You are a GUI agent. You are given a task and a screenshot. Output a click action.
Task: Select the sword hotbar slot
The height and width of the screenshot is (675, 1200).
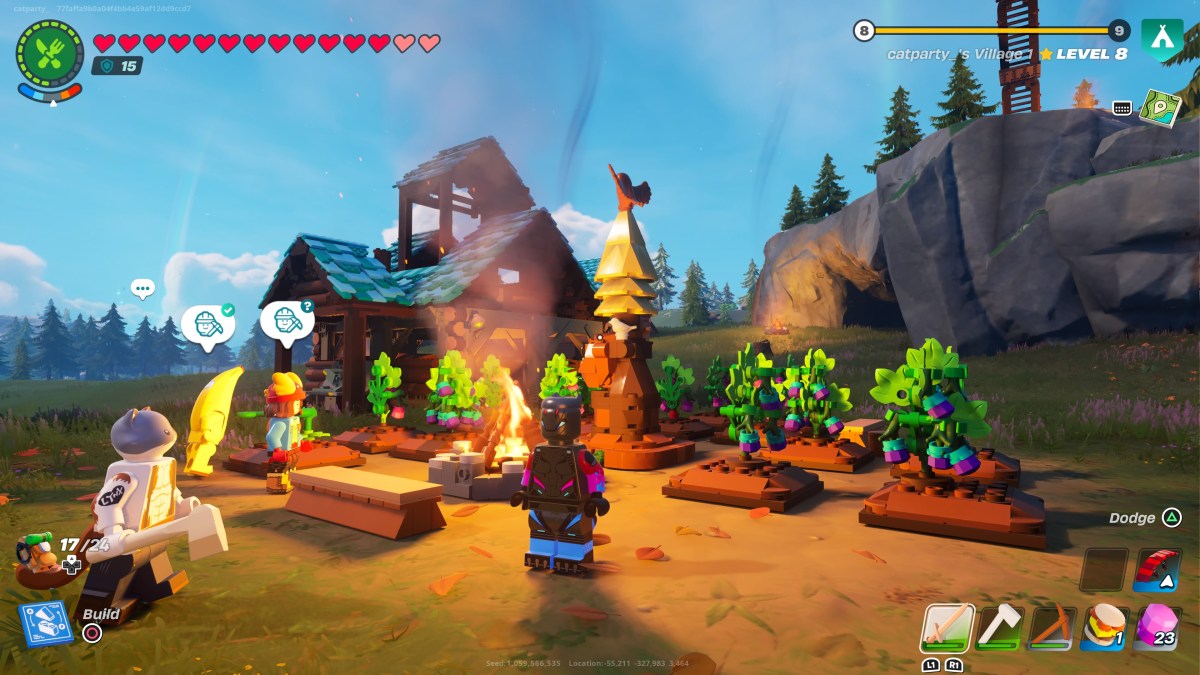[946, 627]
